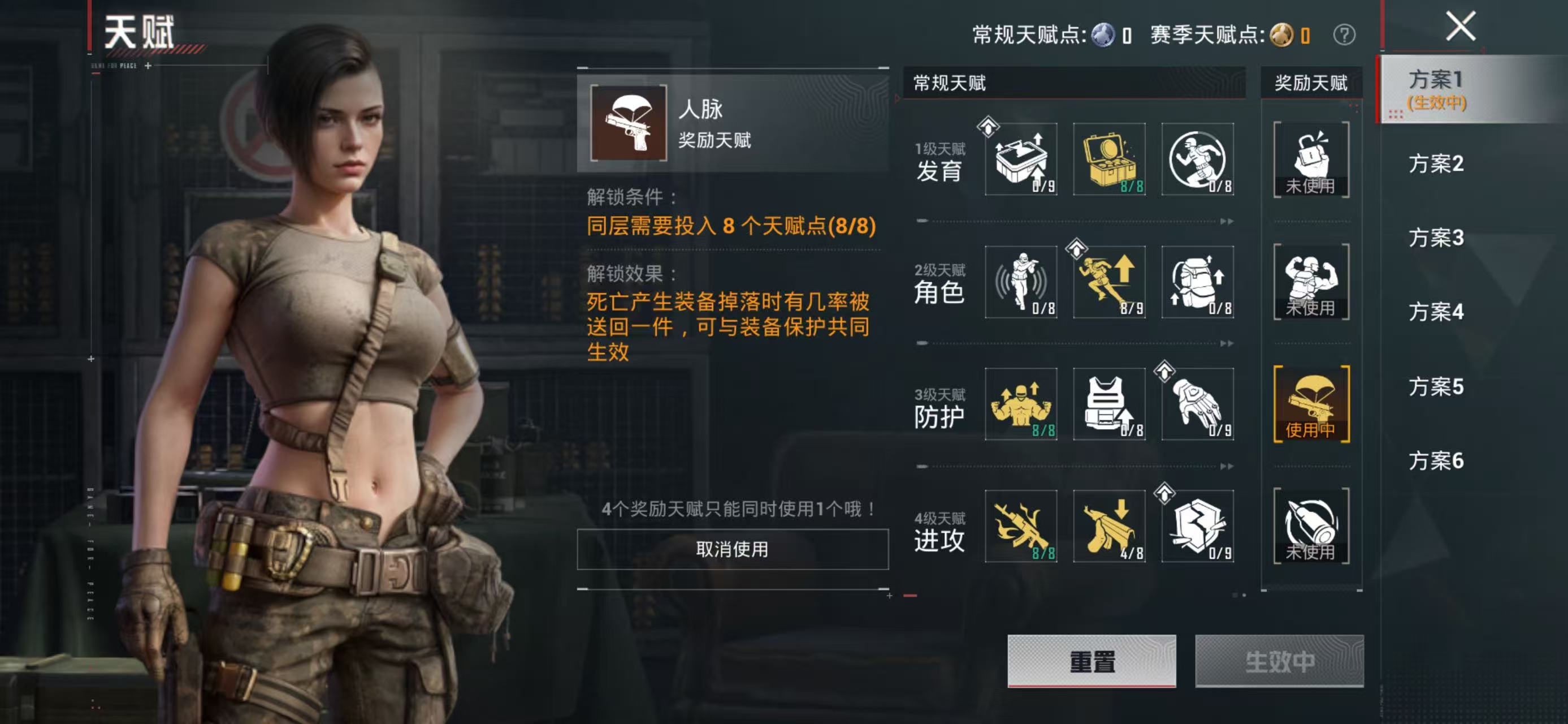Toggle off the active 人脉 parachute reward talent

pyautogui.click(x=1312, y=405)
